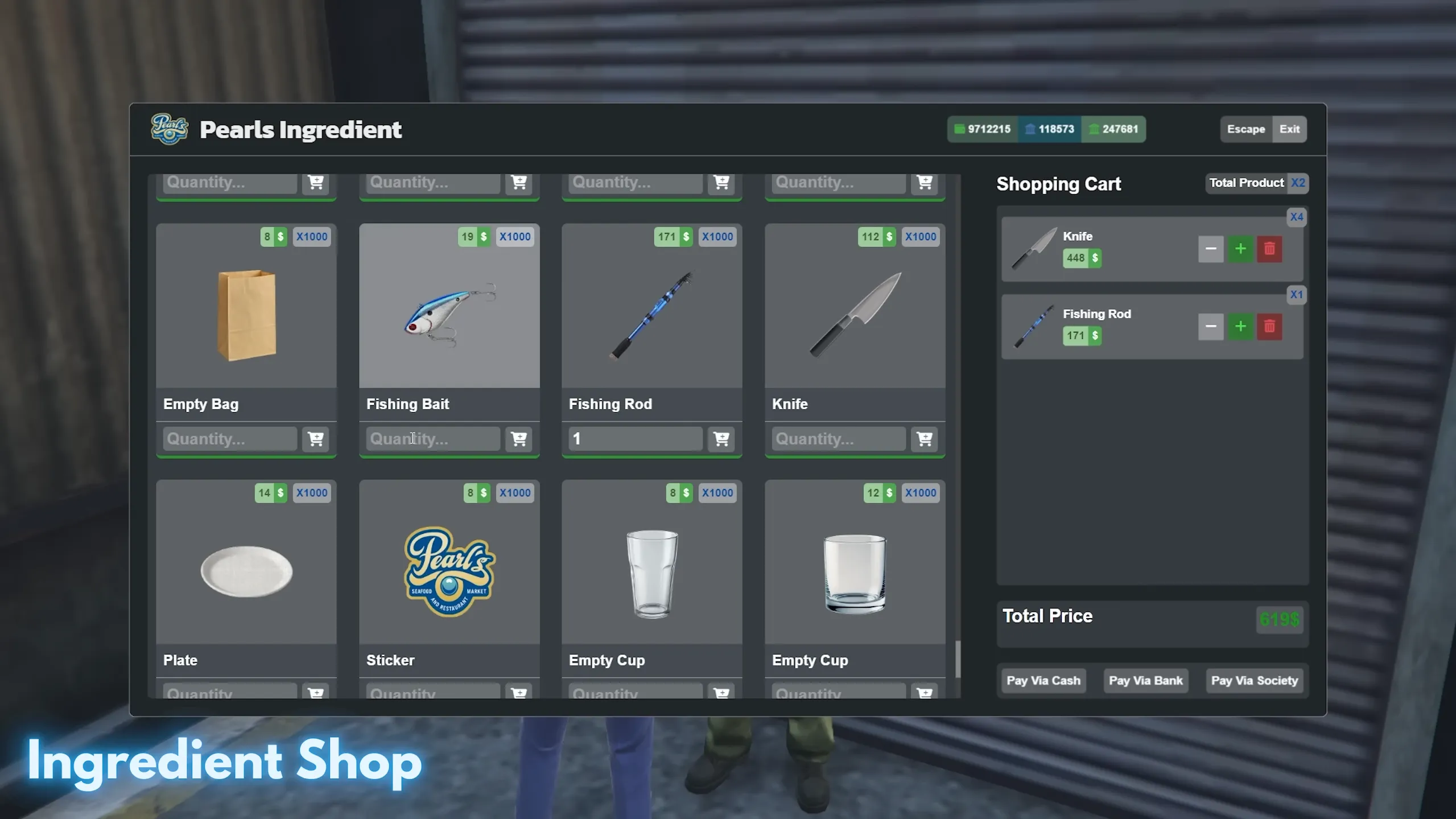Click the cart icon under Knife

pos(924,439)
